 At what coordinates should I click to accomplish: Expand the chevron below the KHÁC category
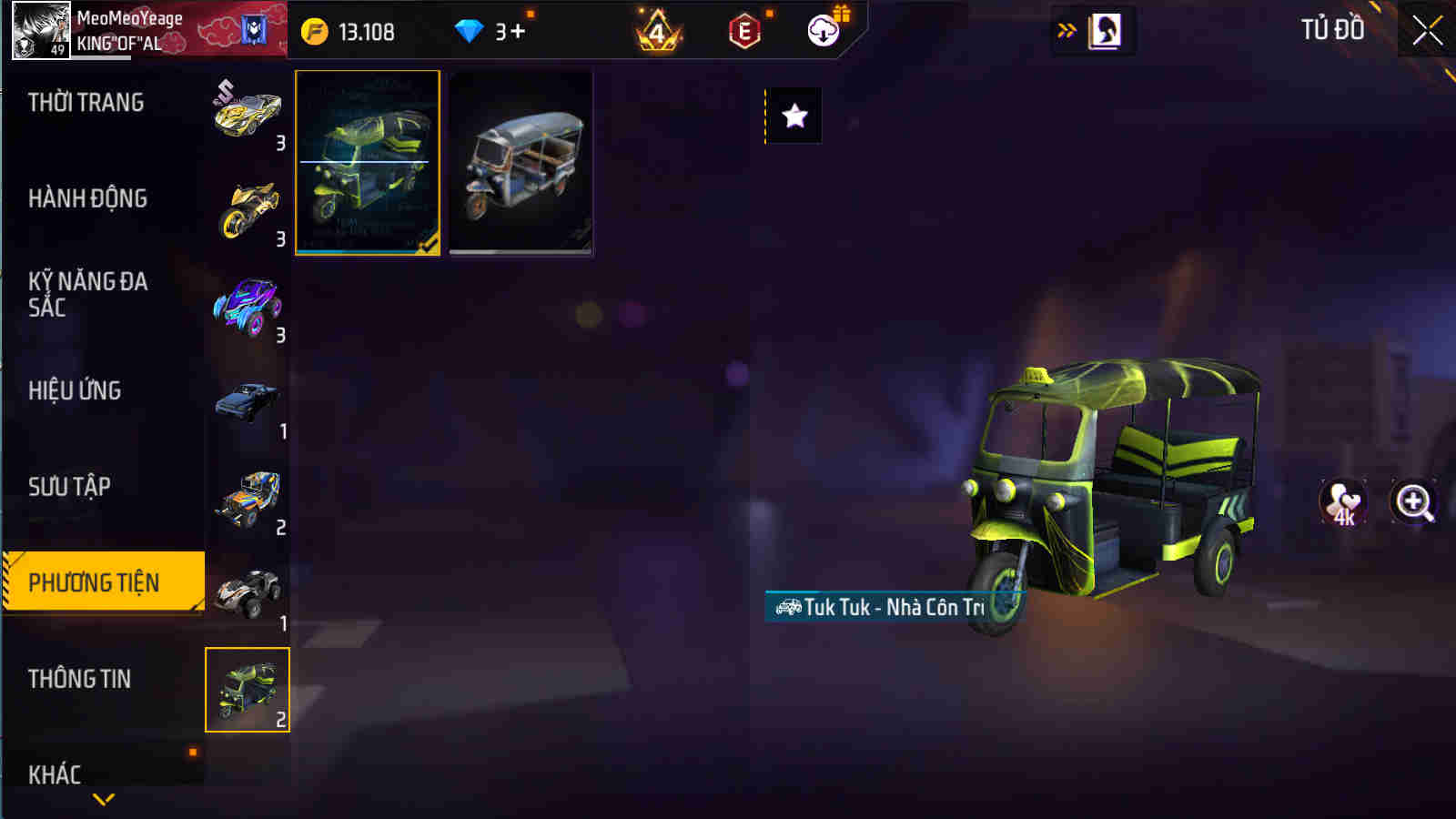[x=103, y=799]
